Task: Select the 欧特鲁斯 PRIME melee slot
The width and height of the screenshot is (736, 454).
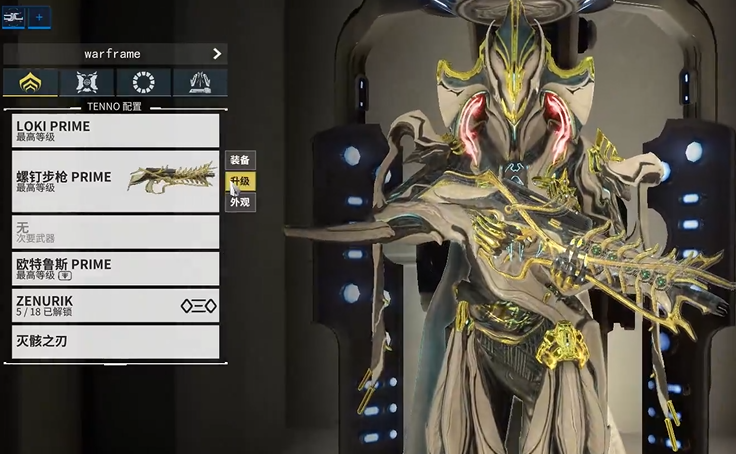Action: (115, 268)
